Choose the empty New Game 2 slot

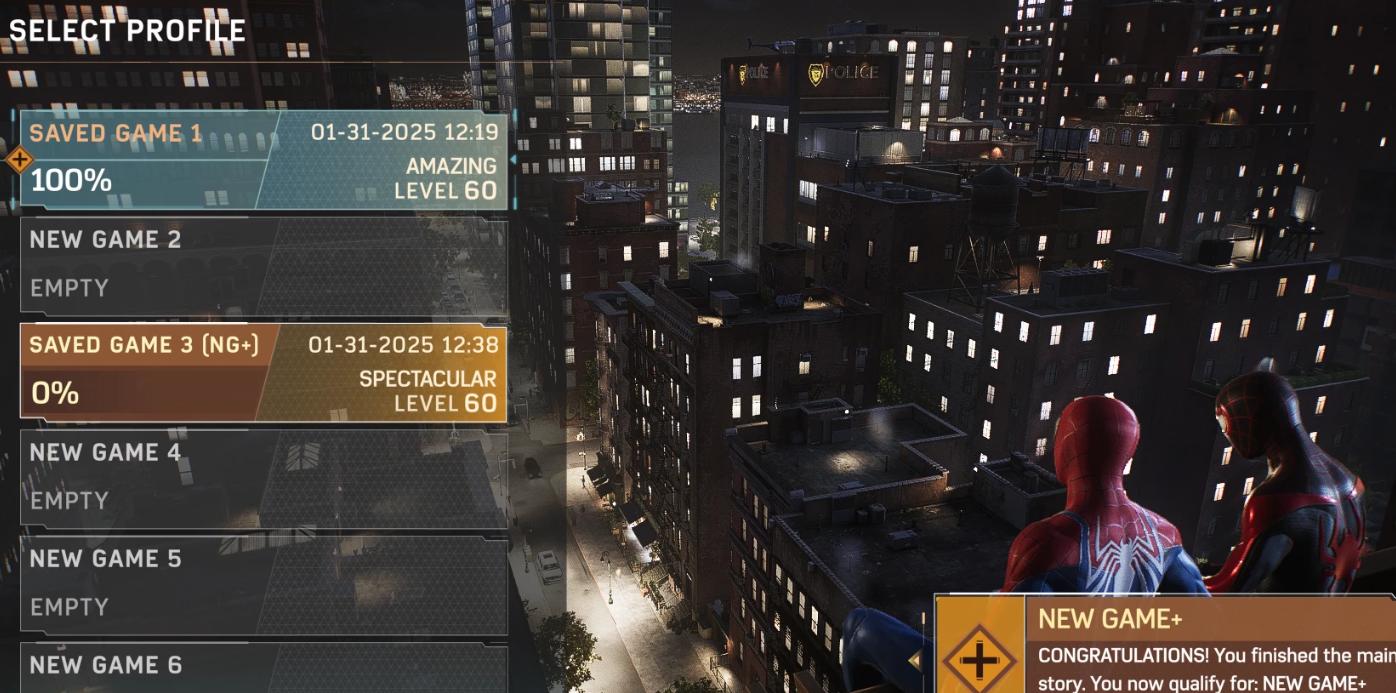pyautogui.click(x=263, y=266)
